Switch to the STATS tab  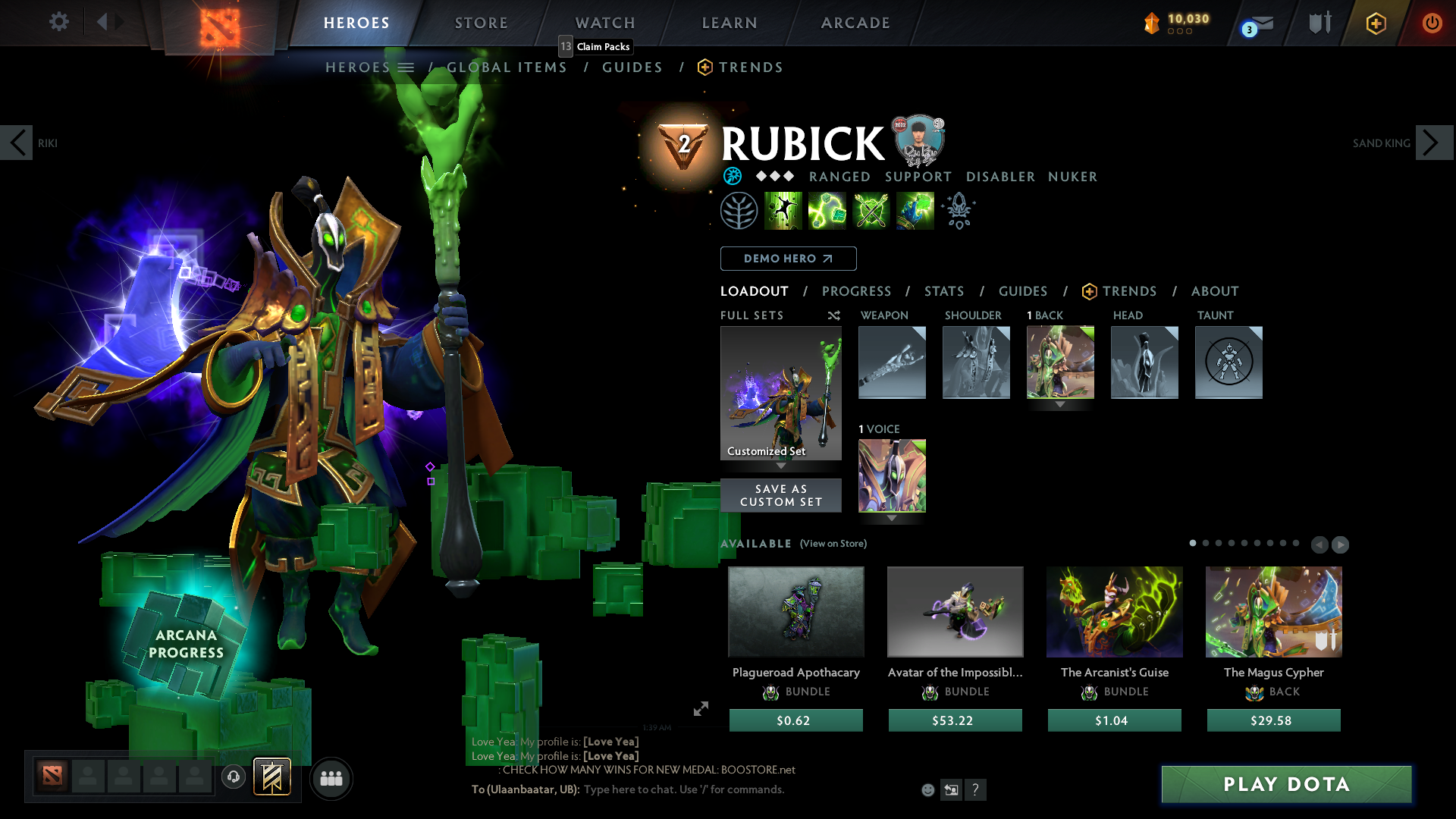944,291
